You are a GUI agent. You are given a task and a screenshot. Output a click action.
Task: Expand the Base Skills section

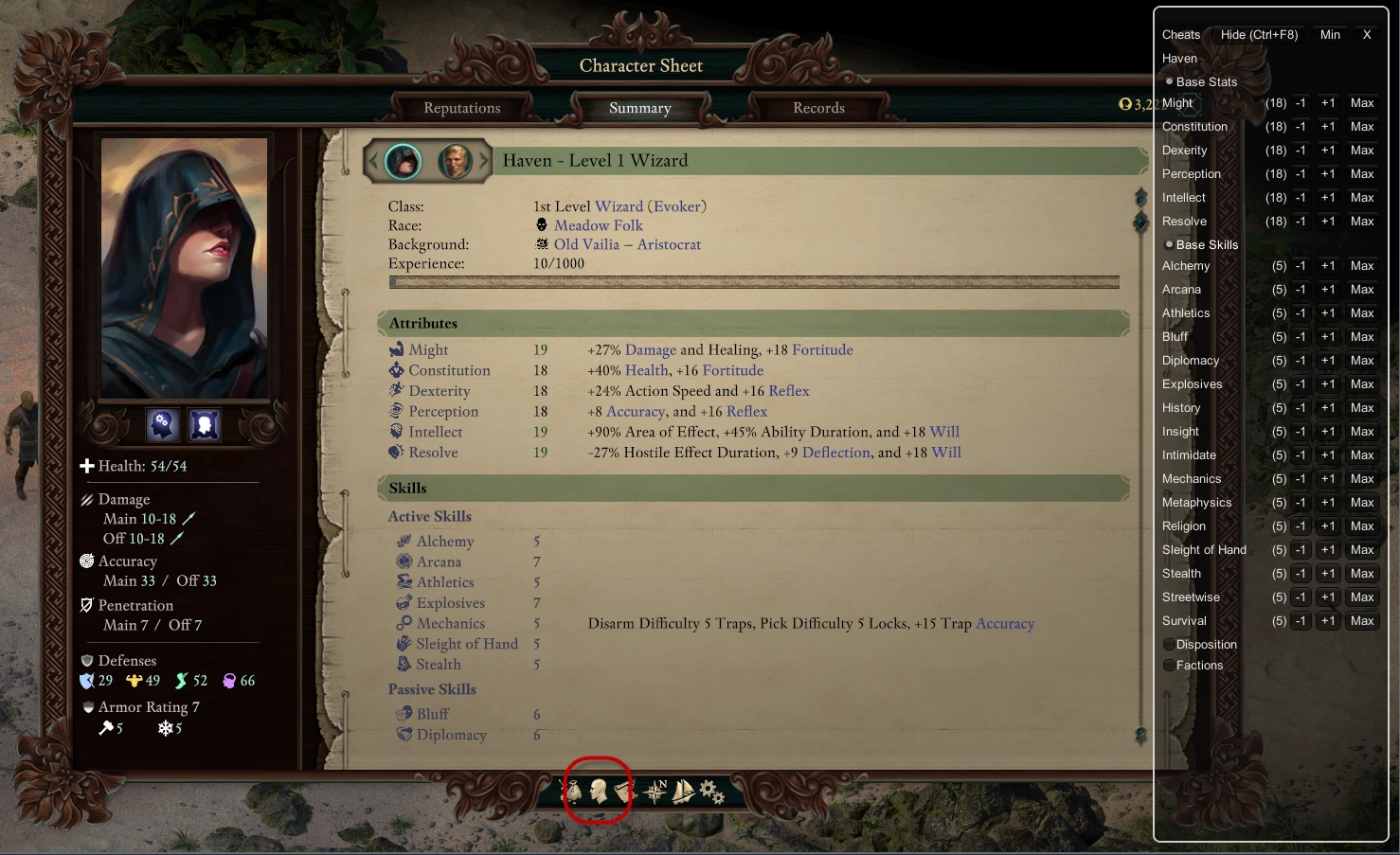[1168, 244]
